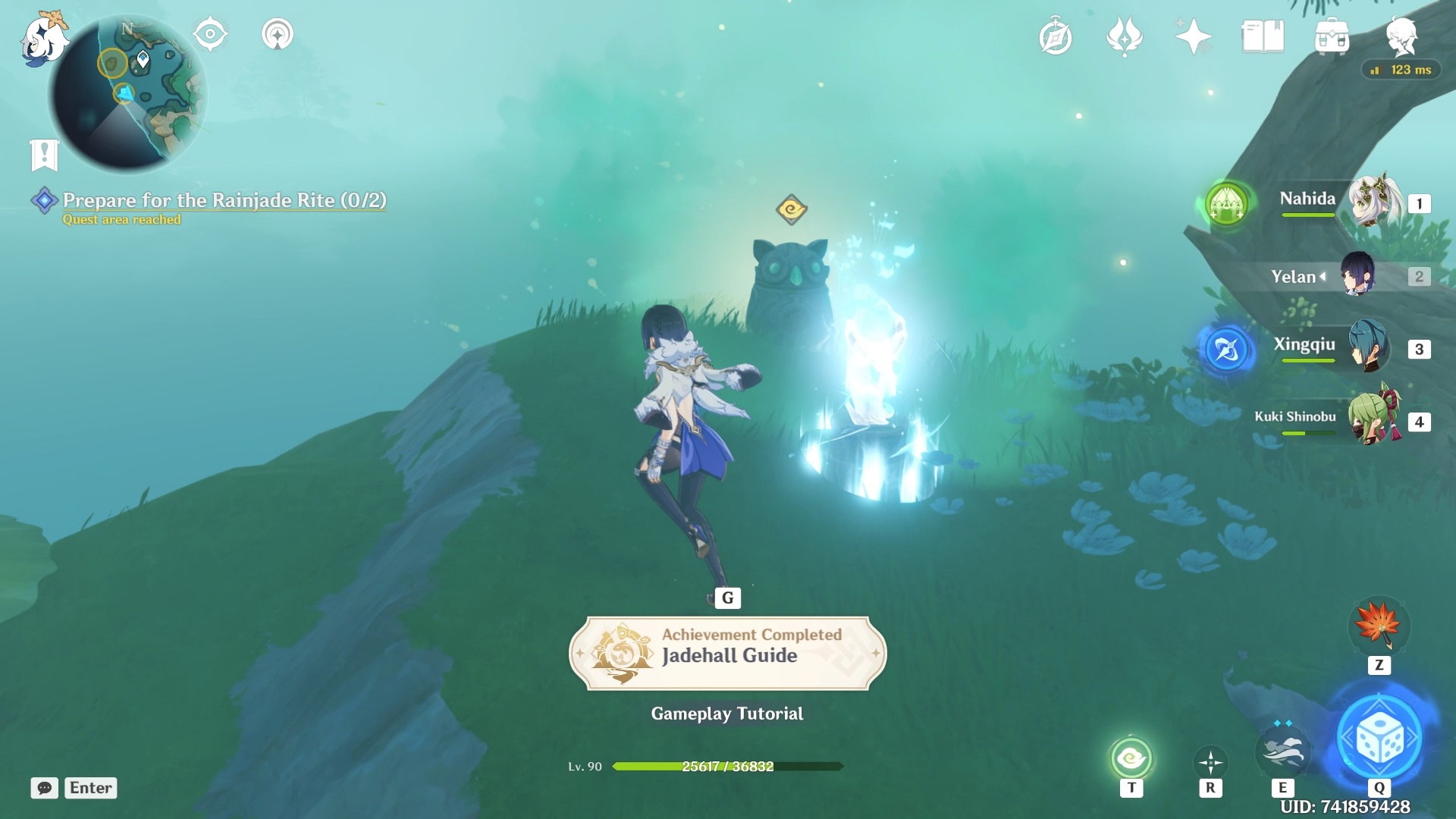Click the character HP bar showing 25617/36832
The height and width of the screenshot is (819, 1456).
tap(726, 767)
